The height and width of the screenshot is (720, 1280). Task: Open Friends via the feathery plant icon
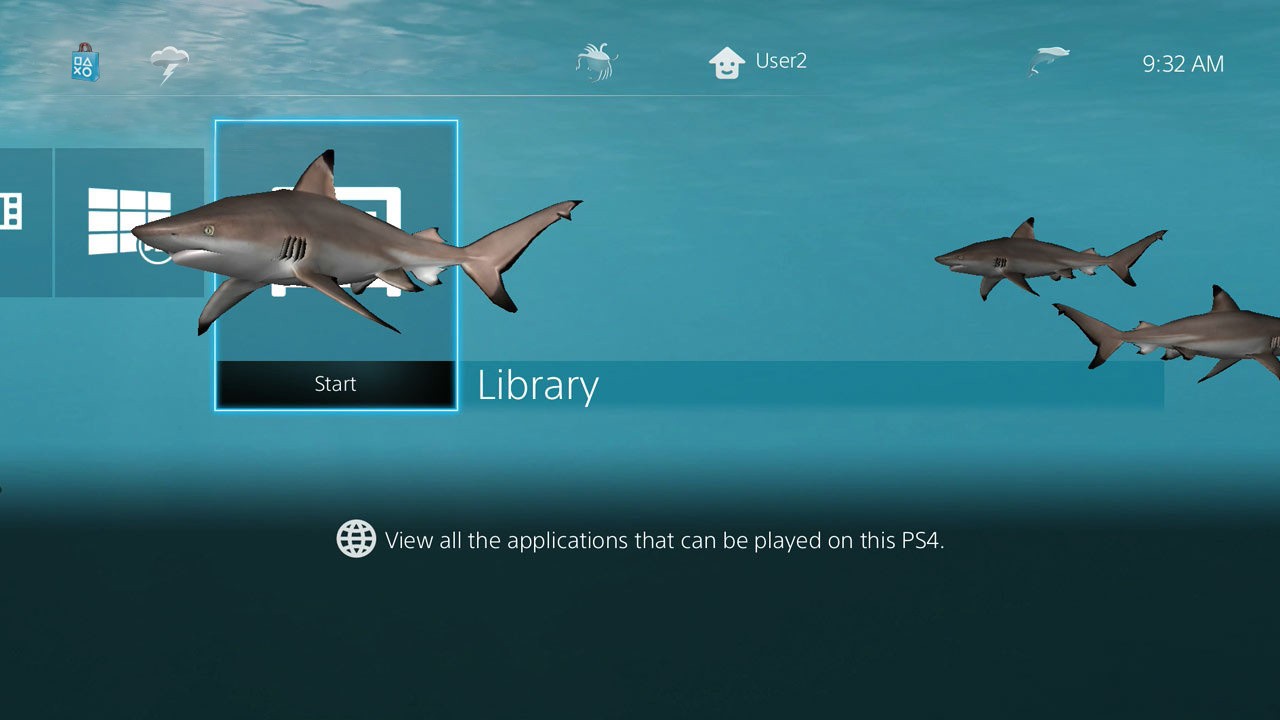597,60
